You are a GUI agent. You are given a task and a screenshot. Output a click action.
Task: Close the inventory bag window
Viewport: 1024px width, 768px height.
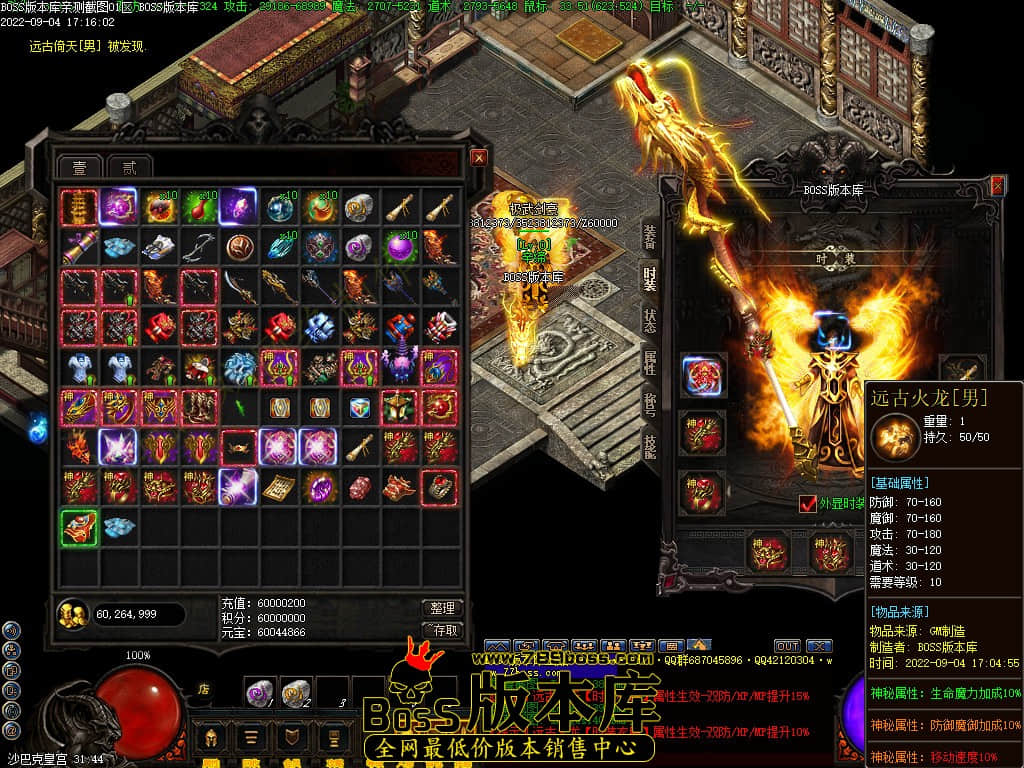[x=479, y=158]
